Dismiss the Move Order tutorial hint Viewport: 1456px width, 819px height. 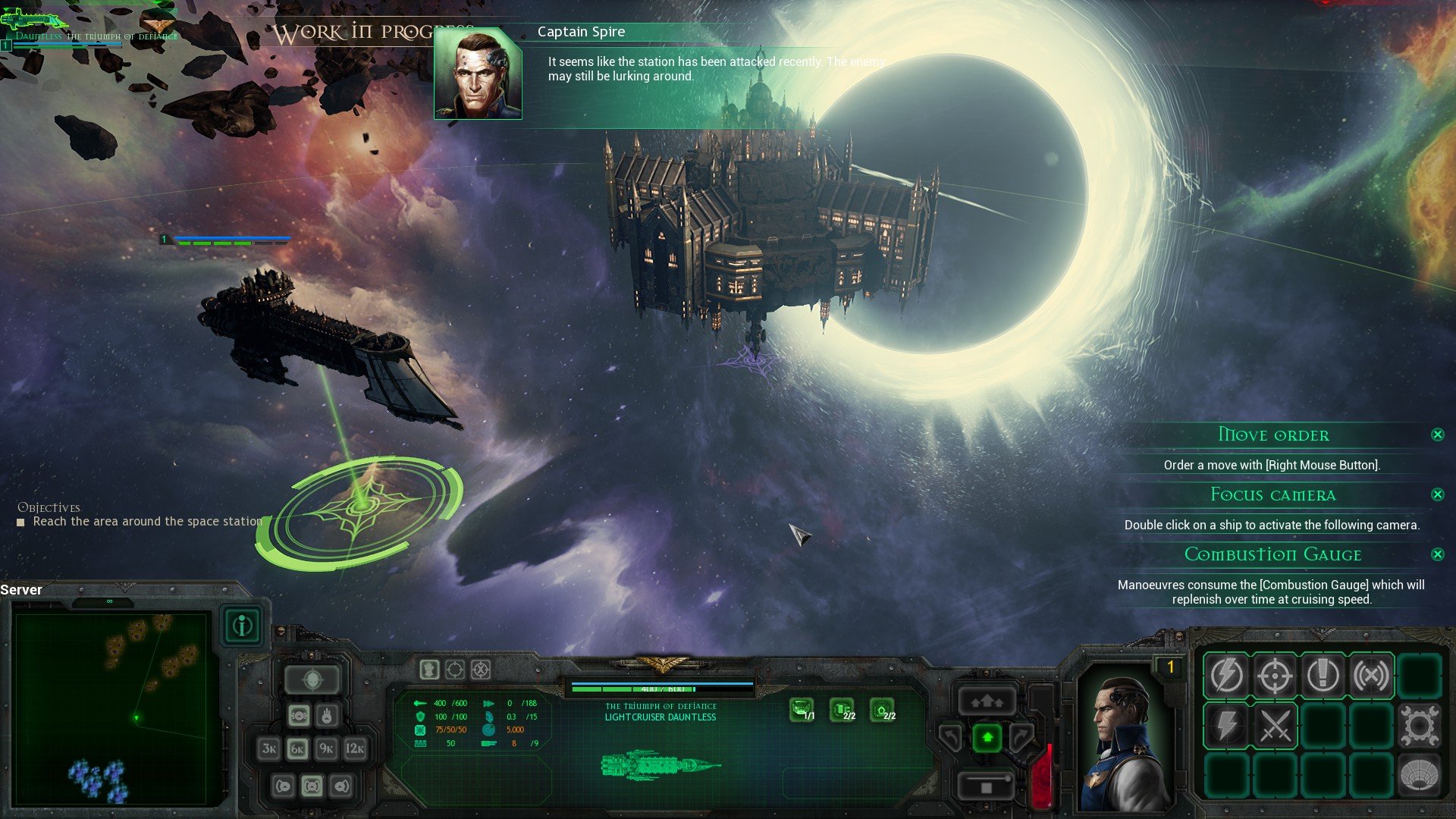1437,435
